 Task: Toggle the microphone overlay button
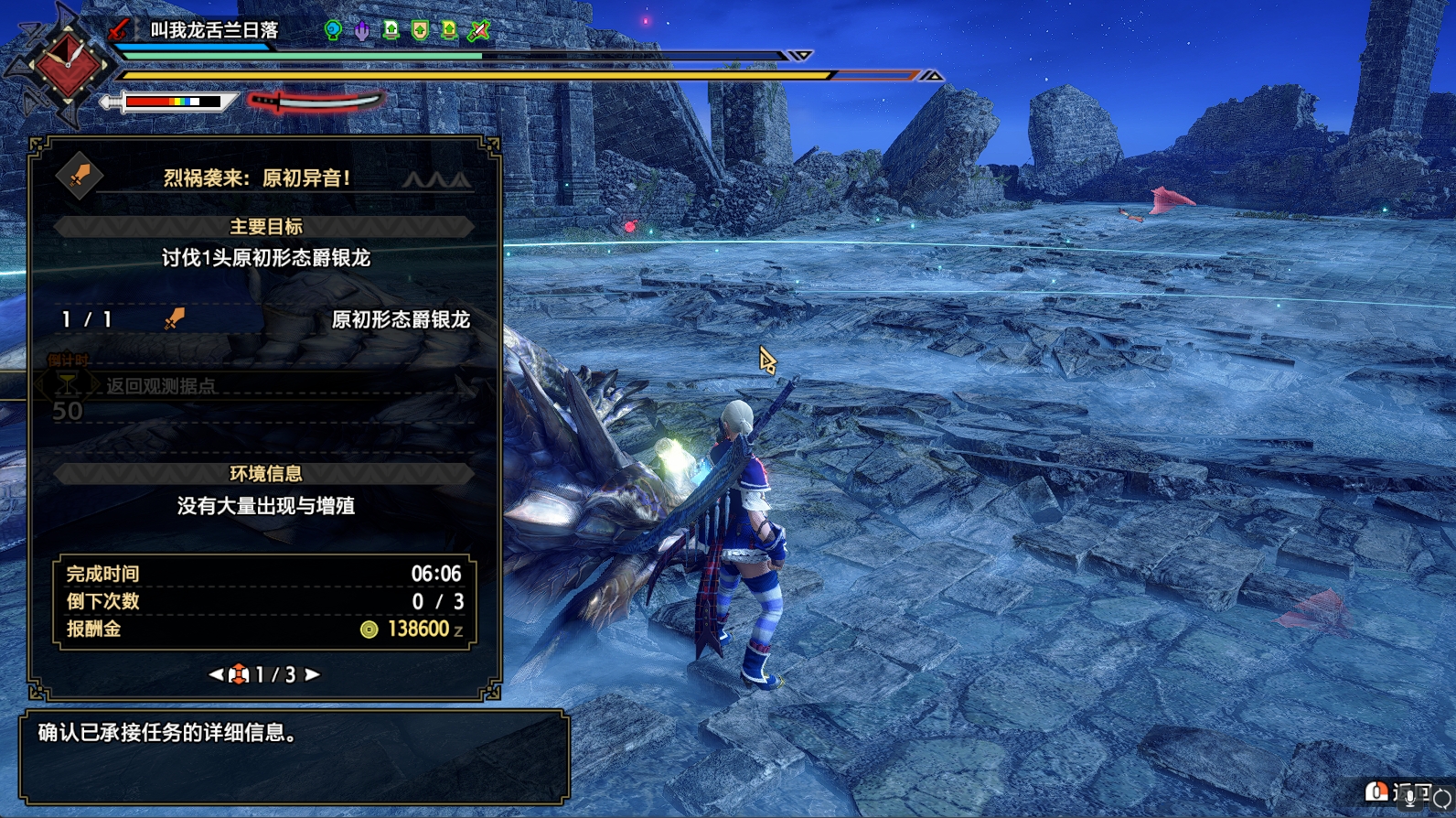tap(1409, 795)
